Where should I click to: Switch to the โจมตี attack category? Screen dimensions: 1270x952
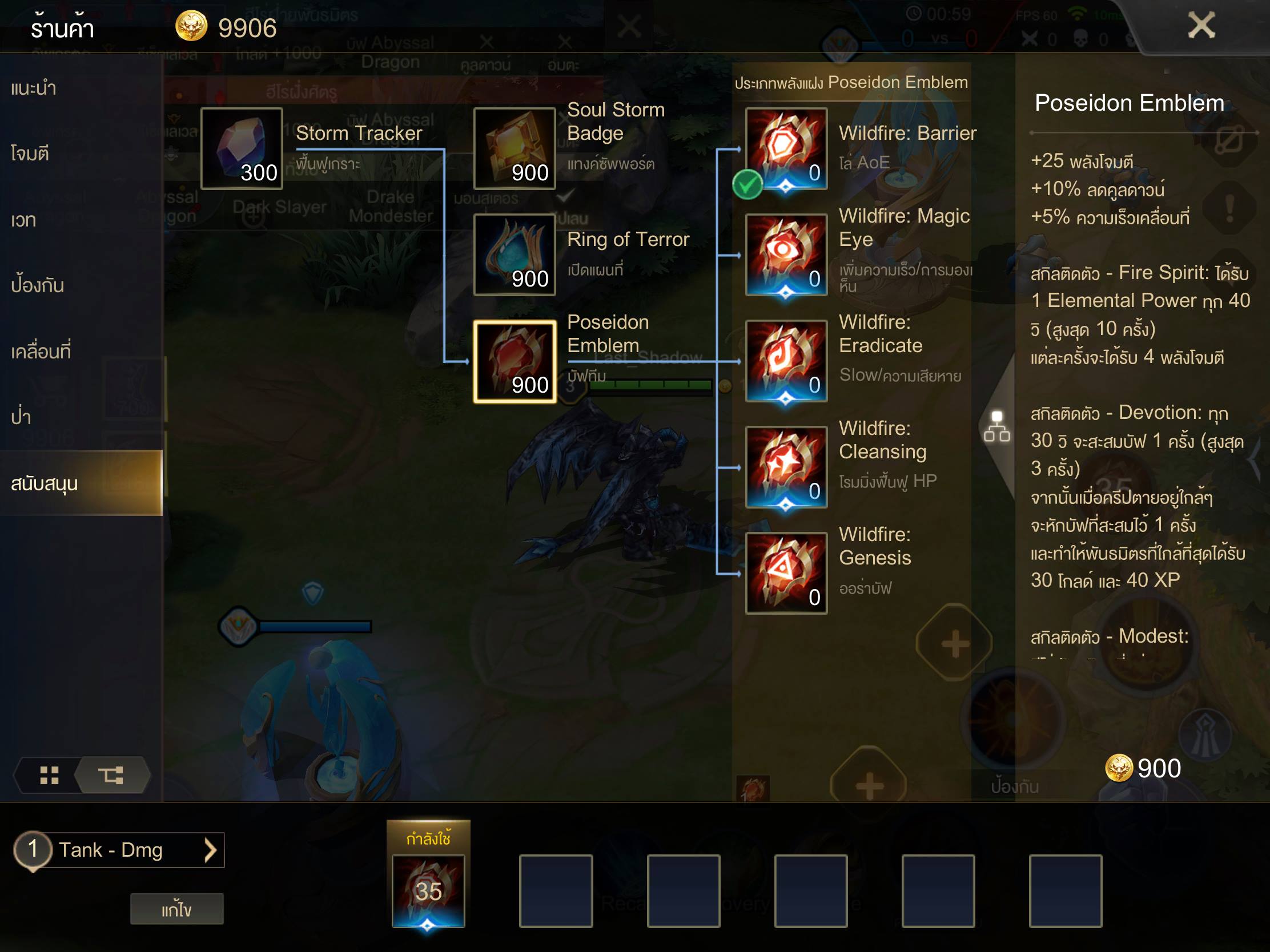[x=30, y=154]
